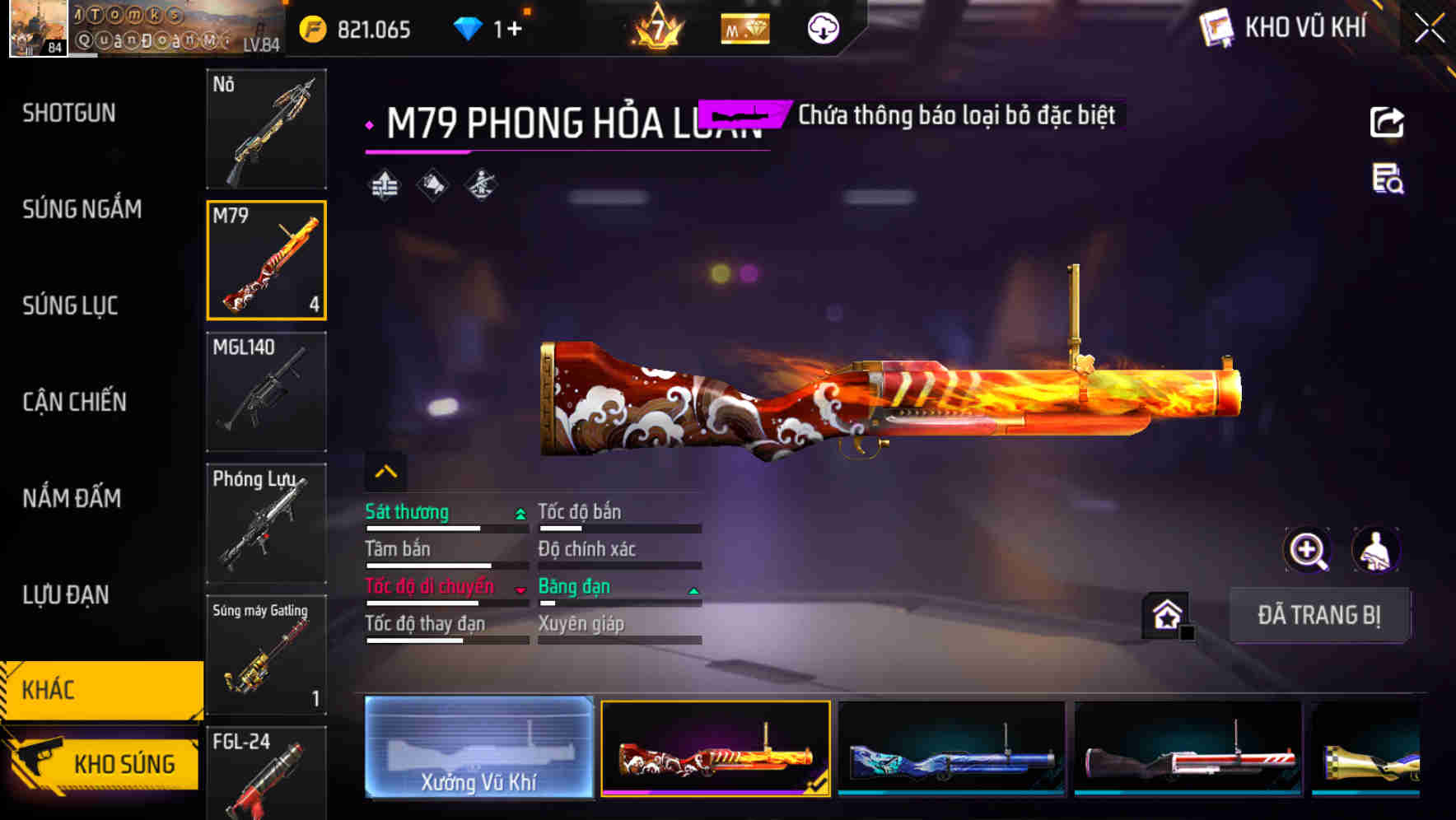
Task: Select the soldier attribute icon under the weapon name
Action: pyautogui.click(x=479, y=184)
